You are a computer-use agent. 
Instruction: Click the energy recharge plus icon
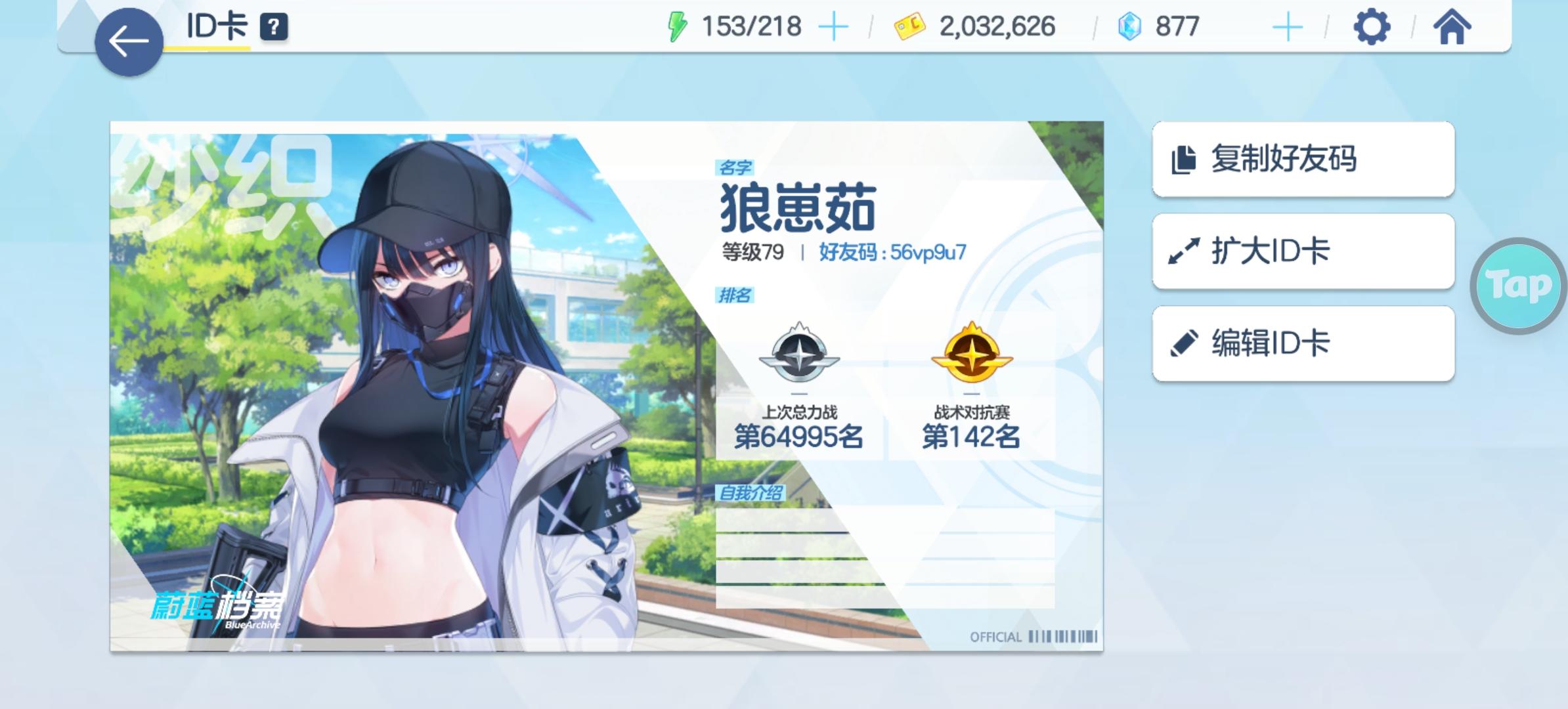click(x=833, y=26)
